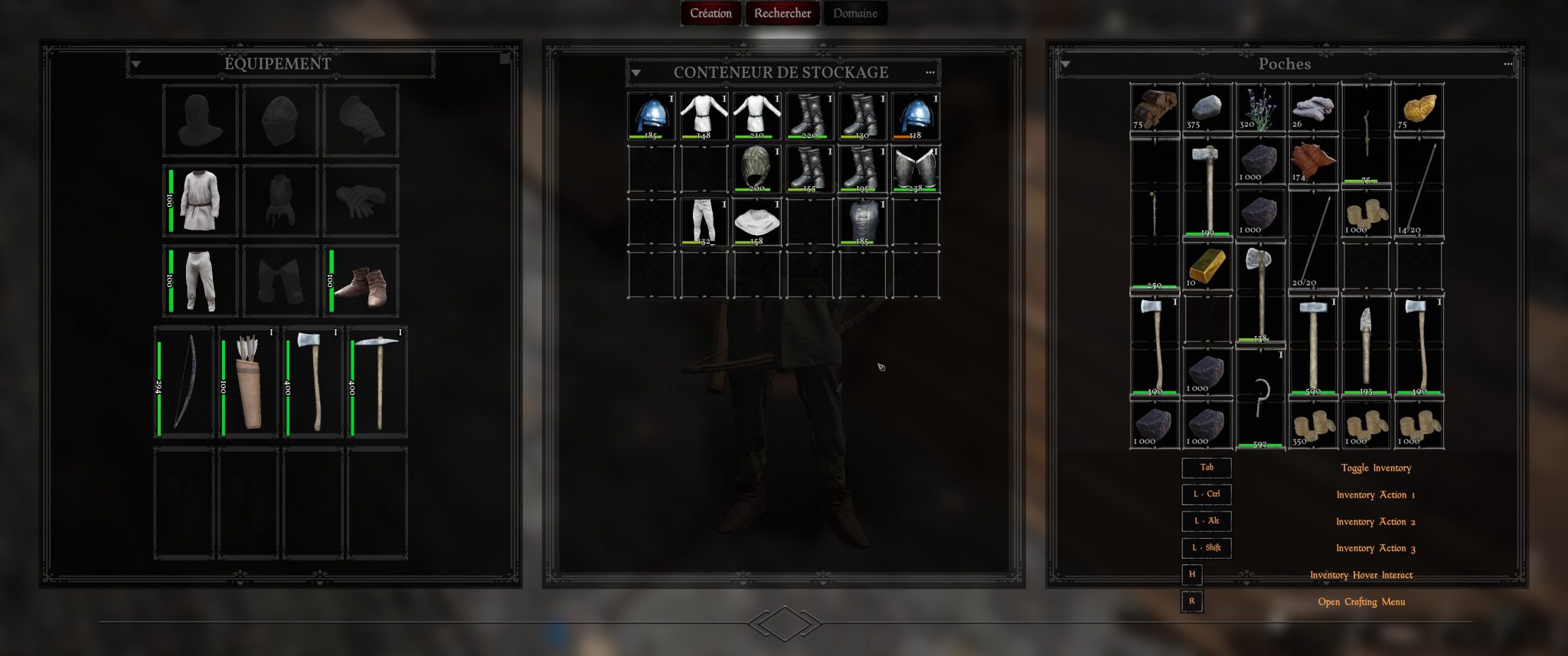Collapse the Équipement panel arrow
Viewport: 1568px width, 656px height.
(x=136, y=64)
